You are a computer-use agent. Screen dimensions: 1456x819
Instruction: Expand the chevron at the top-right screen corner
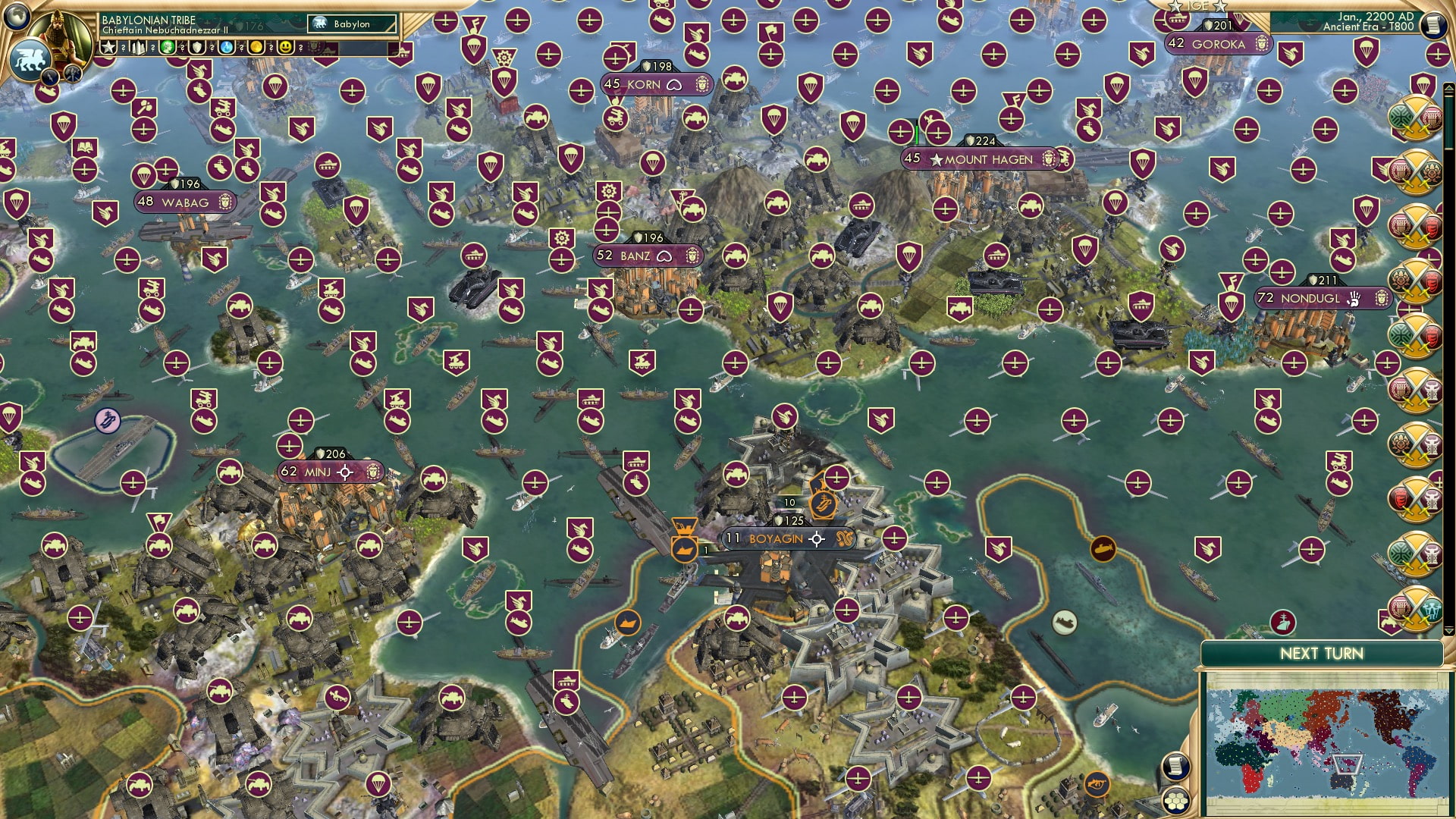coord(1448,88)
